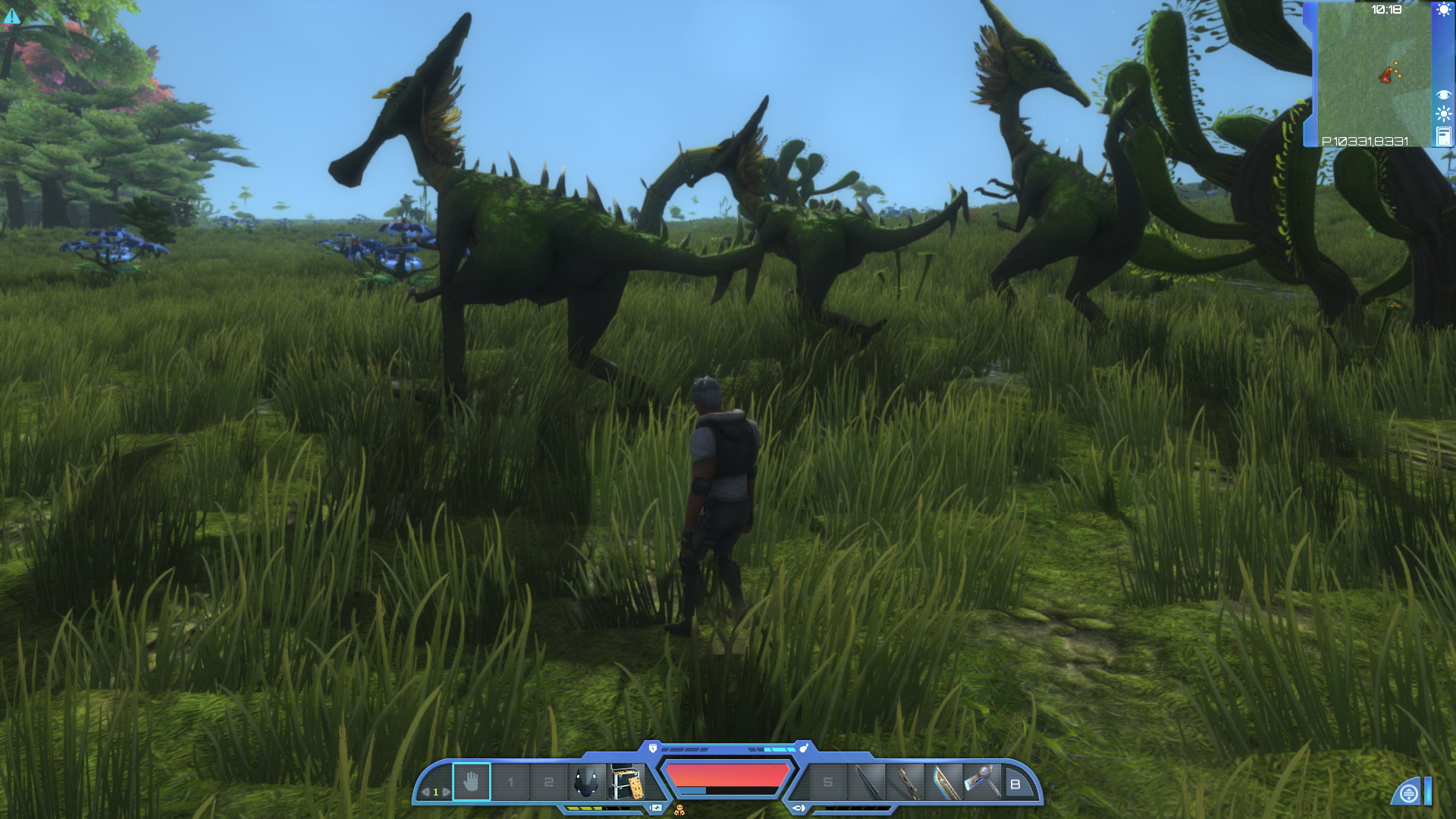Click the right arrow beside hotbar number 1
1456x819 pixels.
pyautogui.click(x=446, y=791)
